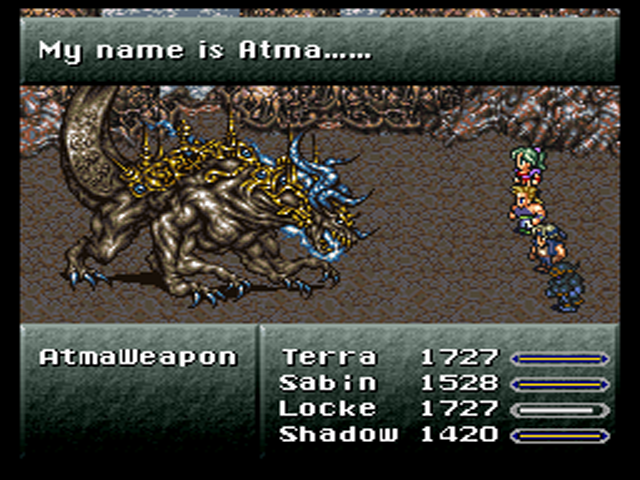This screenshot has width=640, height=480.
Task: Advance the "My name is Atma" dialogue box
Action: pos(320,50)
